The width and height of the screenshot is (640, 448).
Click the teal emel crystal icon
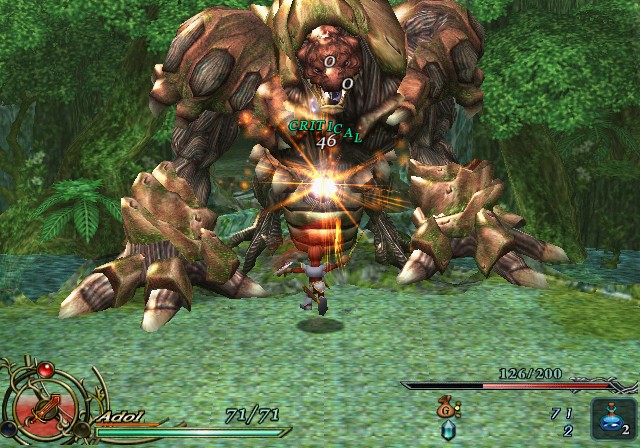pyautogui.click(x=447, y=430)
